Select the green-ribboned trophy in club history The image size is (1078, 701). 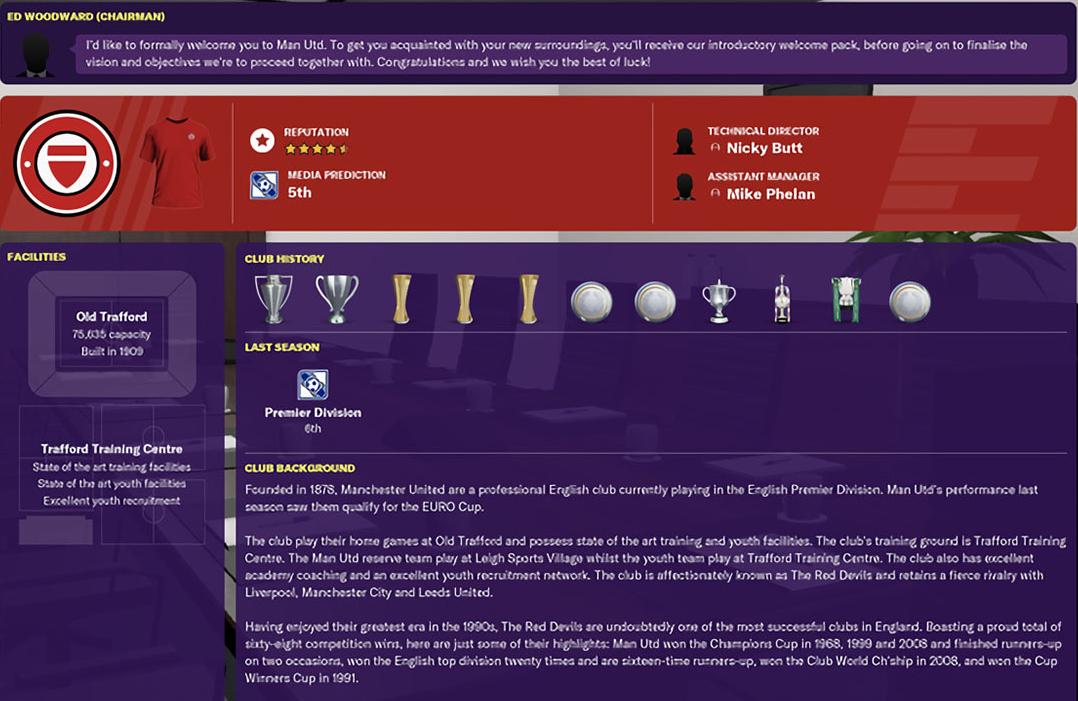(x=845, y=300)
